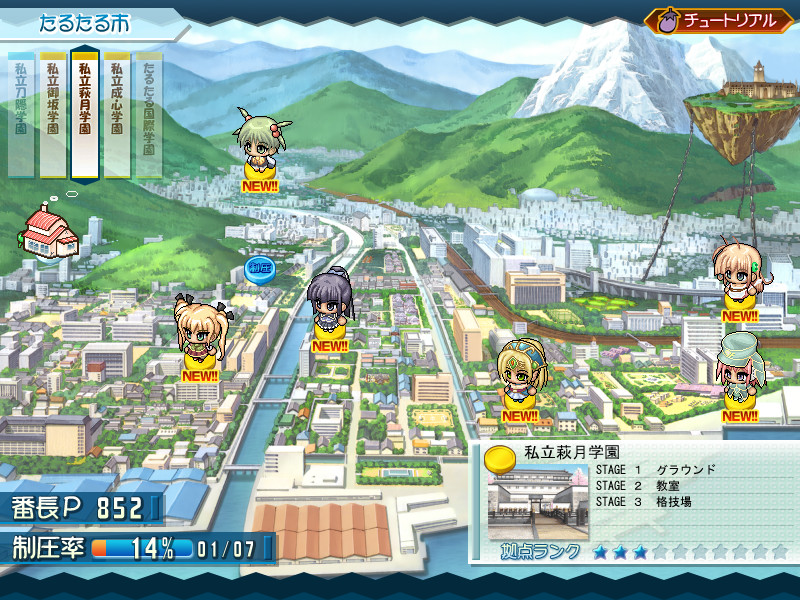
Task: Click the 私立萩月学園 school thumbnail image
Action: pyautogui.click(x=539, y=503)
